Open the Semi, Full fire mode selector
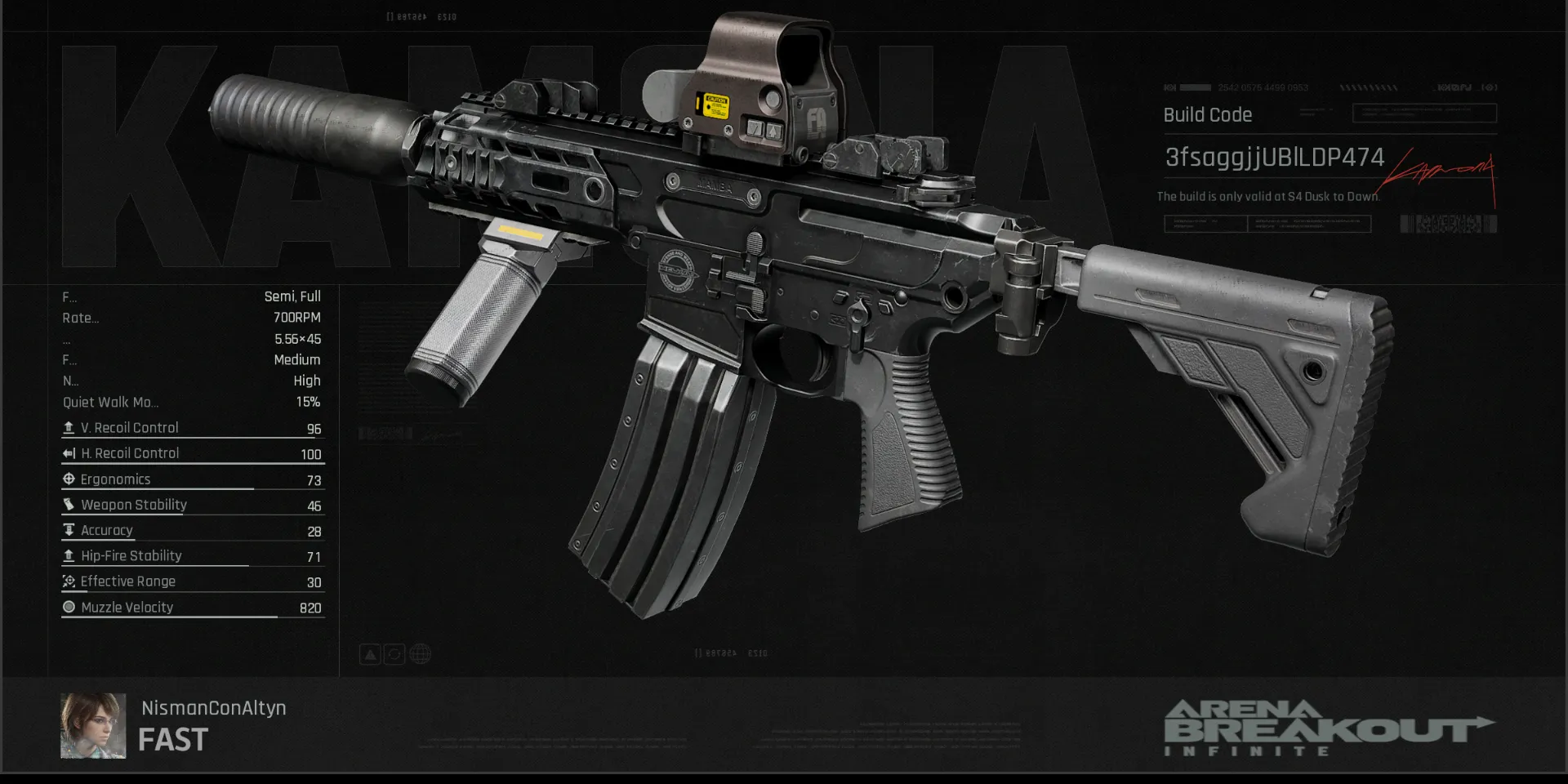 coord(292,296)
